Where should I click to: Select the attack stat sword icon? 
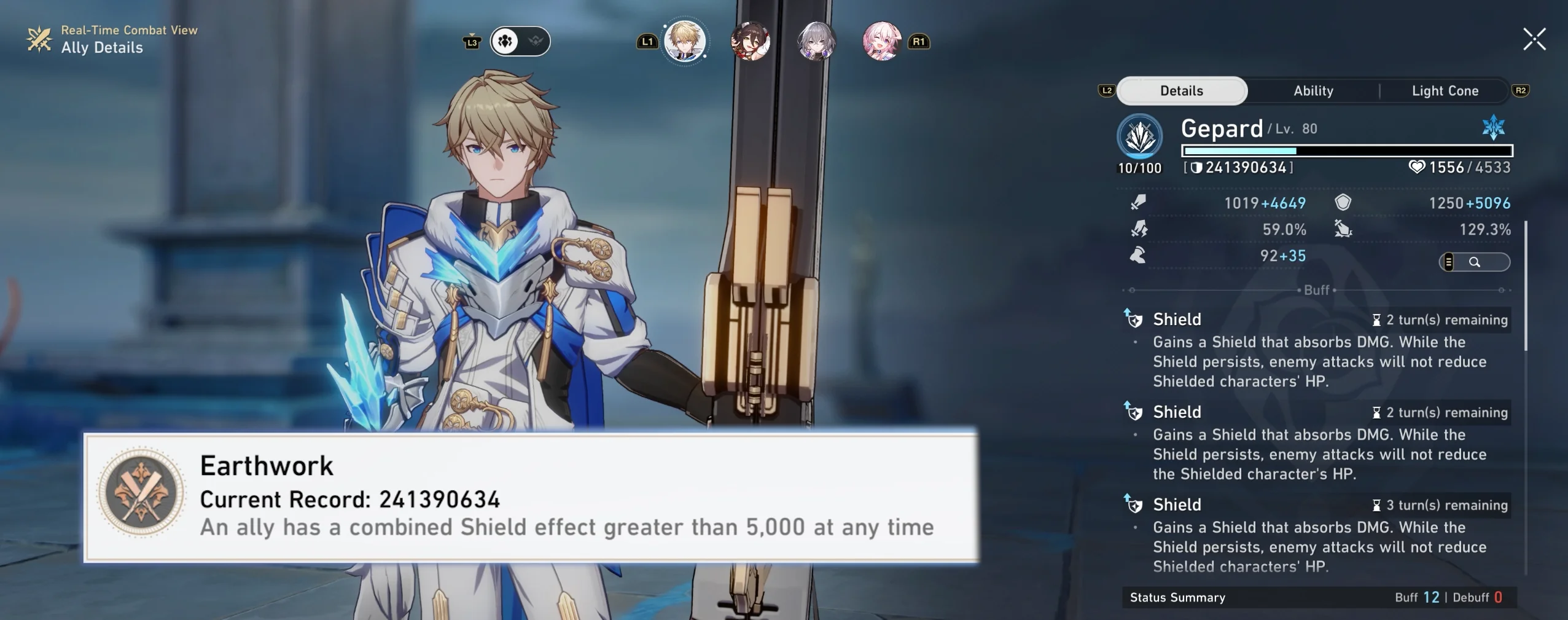[x=1139, y=203]
